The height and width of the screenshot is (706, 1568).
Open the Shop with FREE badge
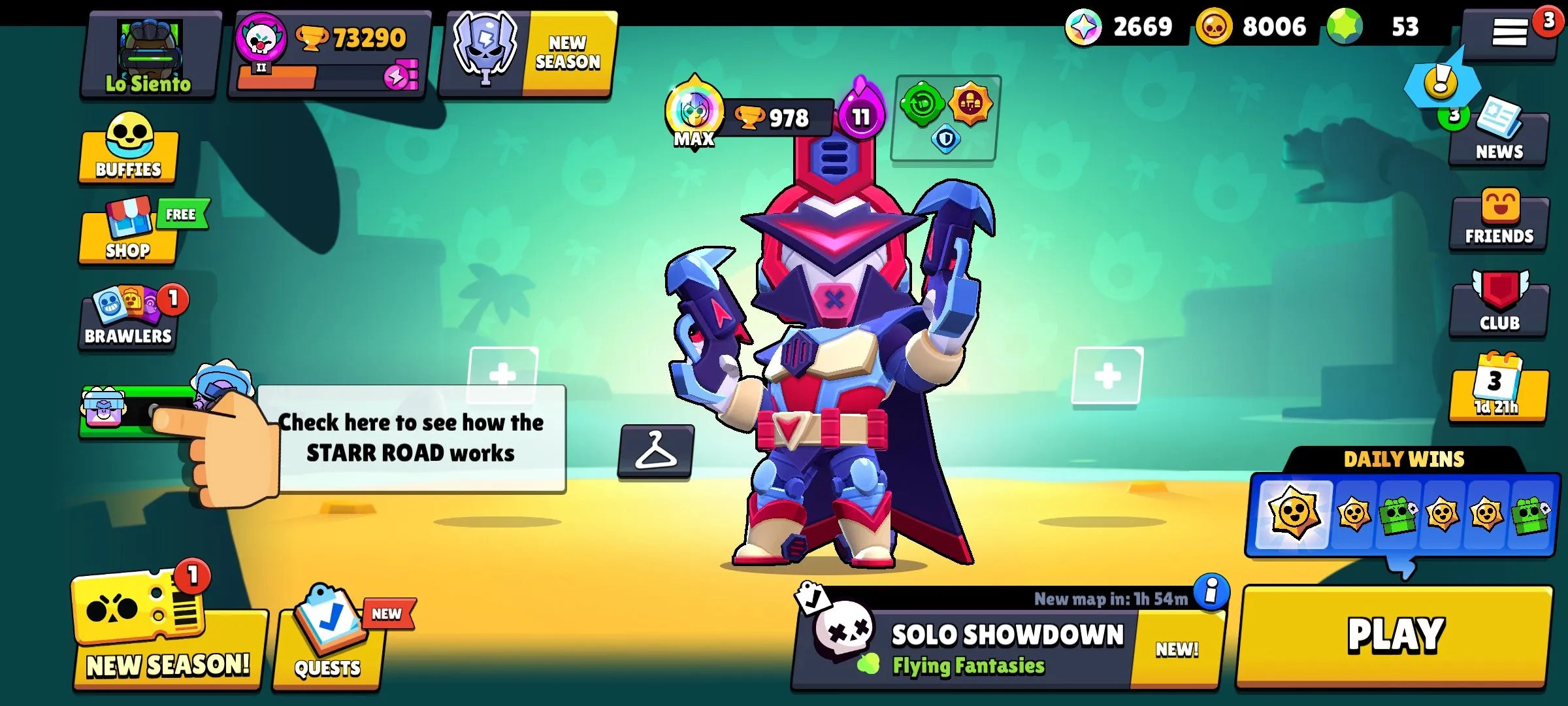pos(128,235)
